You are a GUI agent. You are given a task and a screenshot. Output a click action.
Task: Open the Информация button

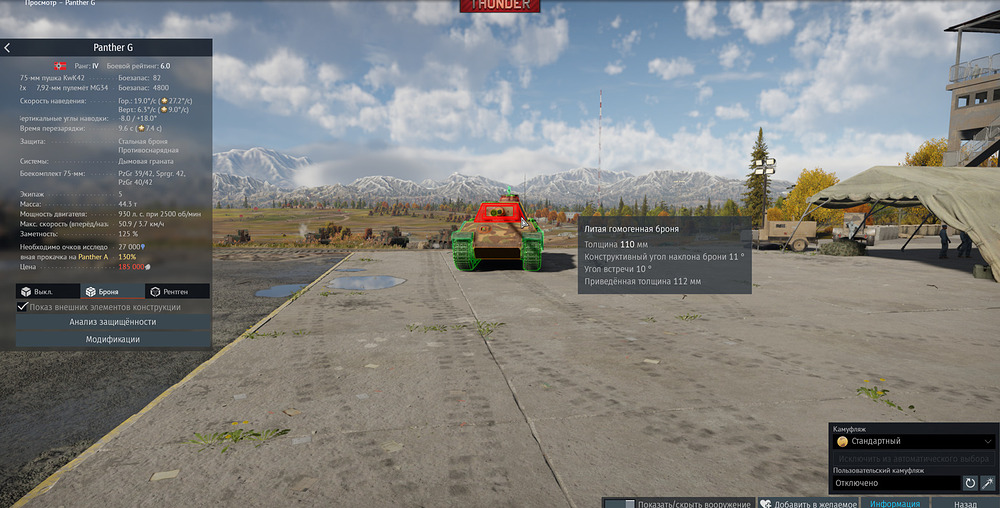(x=894, y=503)
